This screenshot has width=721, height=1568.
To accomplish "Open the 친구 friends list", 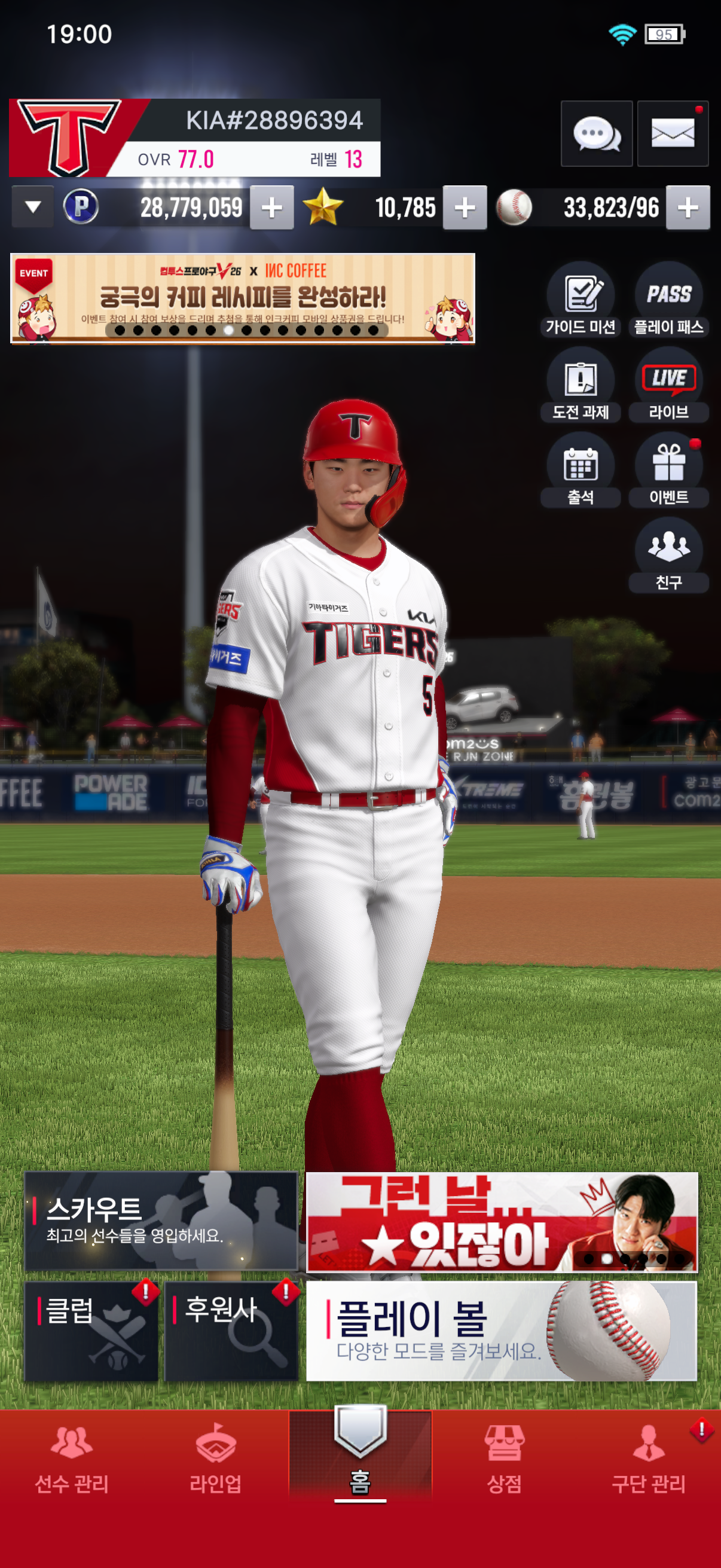I will (x=668, y=555).
